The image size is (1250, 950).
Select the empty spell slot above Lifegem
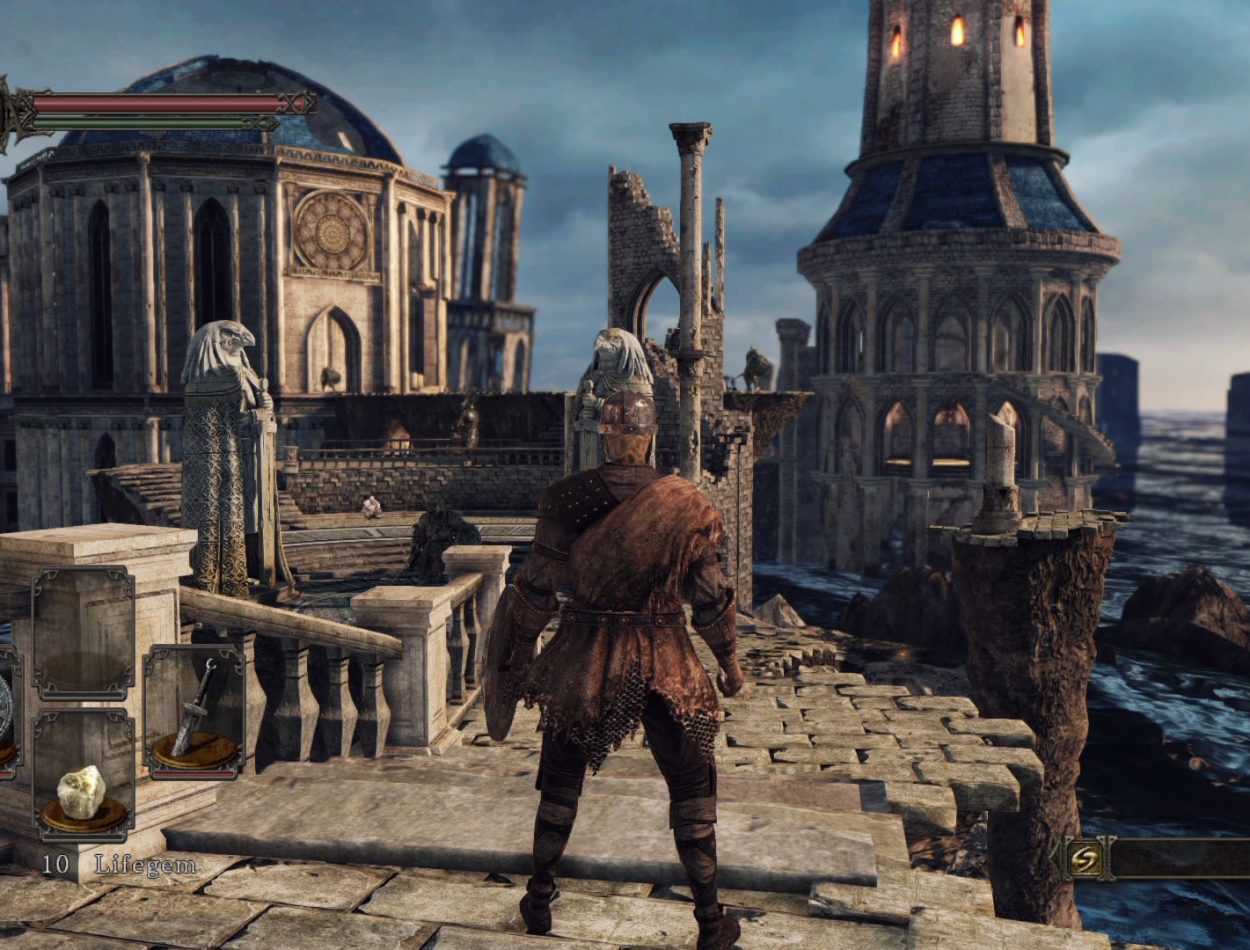click(x=83, y=633)
